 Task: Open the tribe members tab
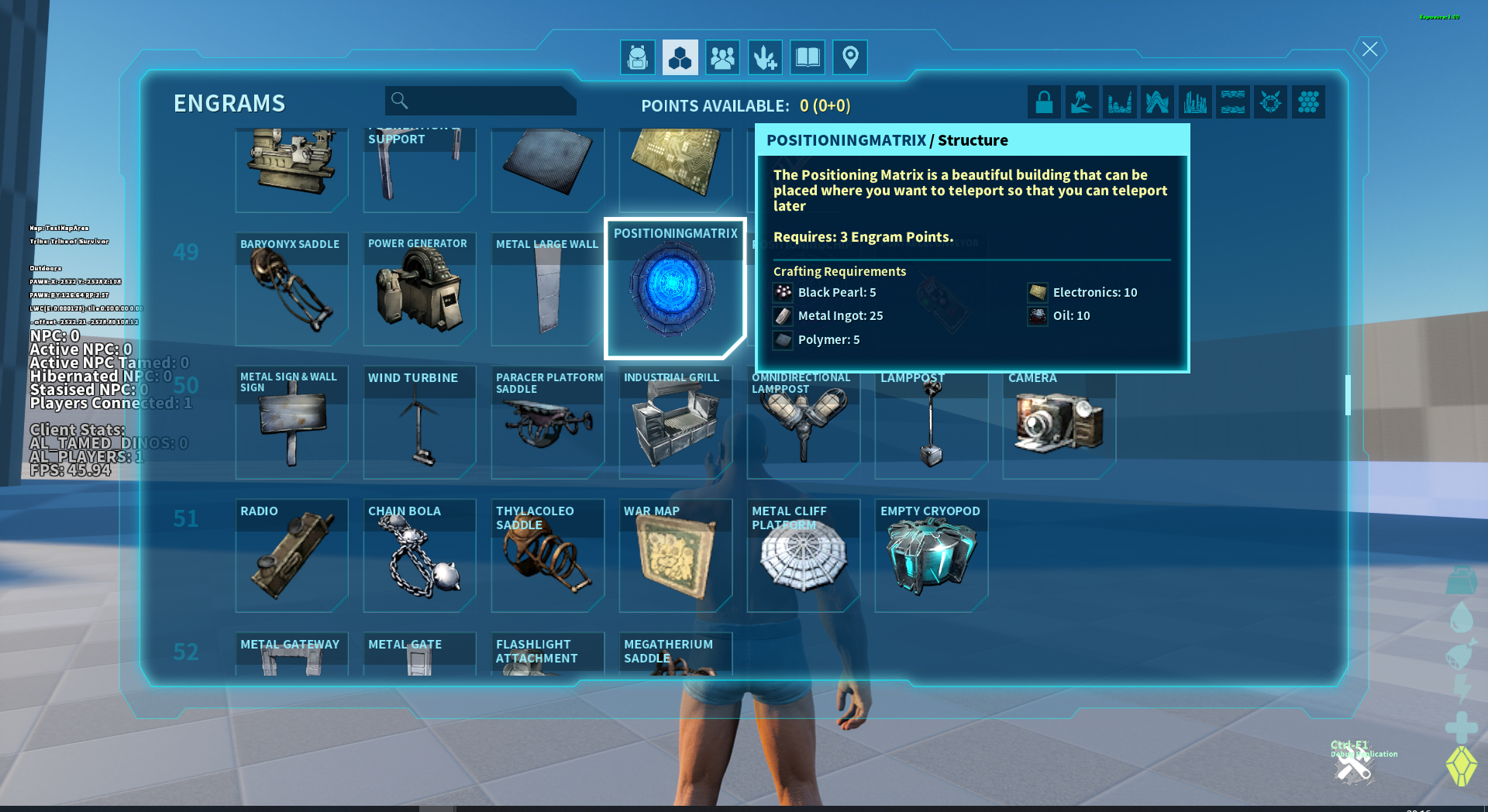(x=722, y=57)
